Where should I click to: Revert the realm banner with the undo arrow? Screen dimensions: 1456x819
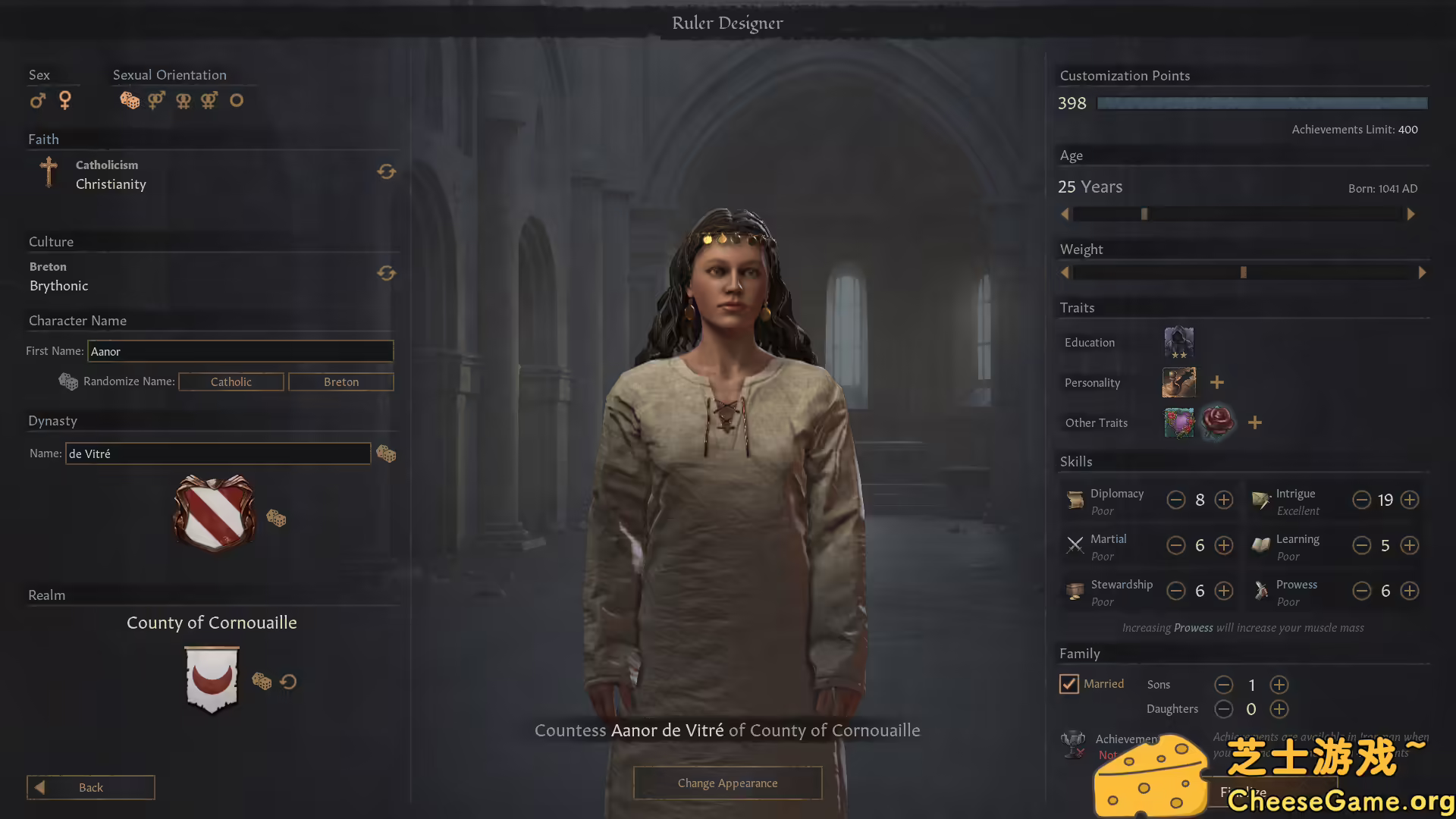click(x=288, y=681)
